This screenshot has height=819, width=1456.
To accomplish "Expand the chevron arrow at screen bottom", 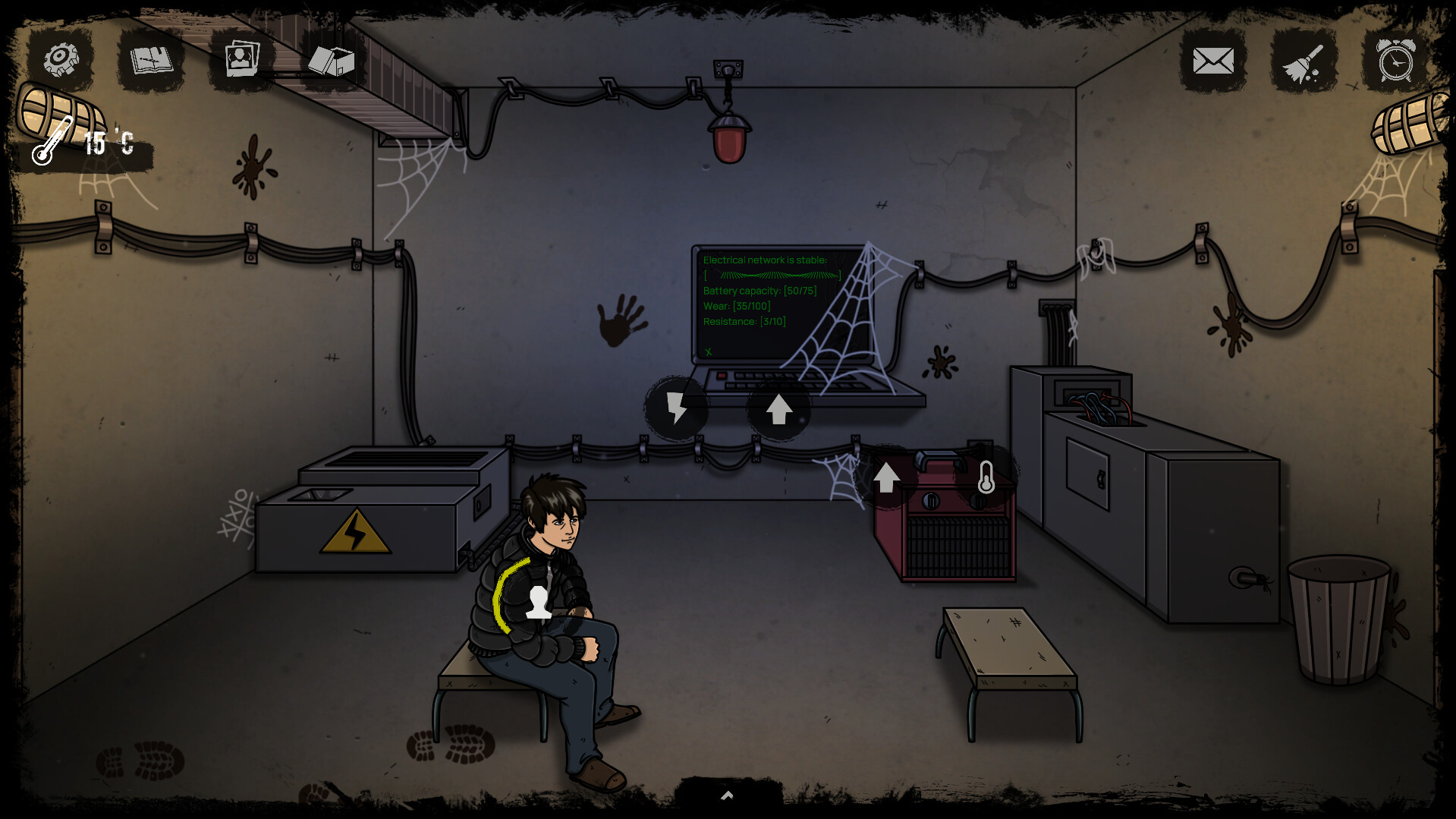I will [727, 795].
